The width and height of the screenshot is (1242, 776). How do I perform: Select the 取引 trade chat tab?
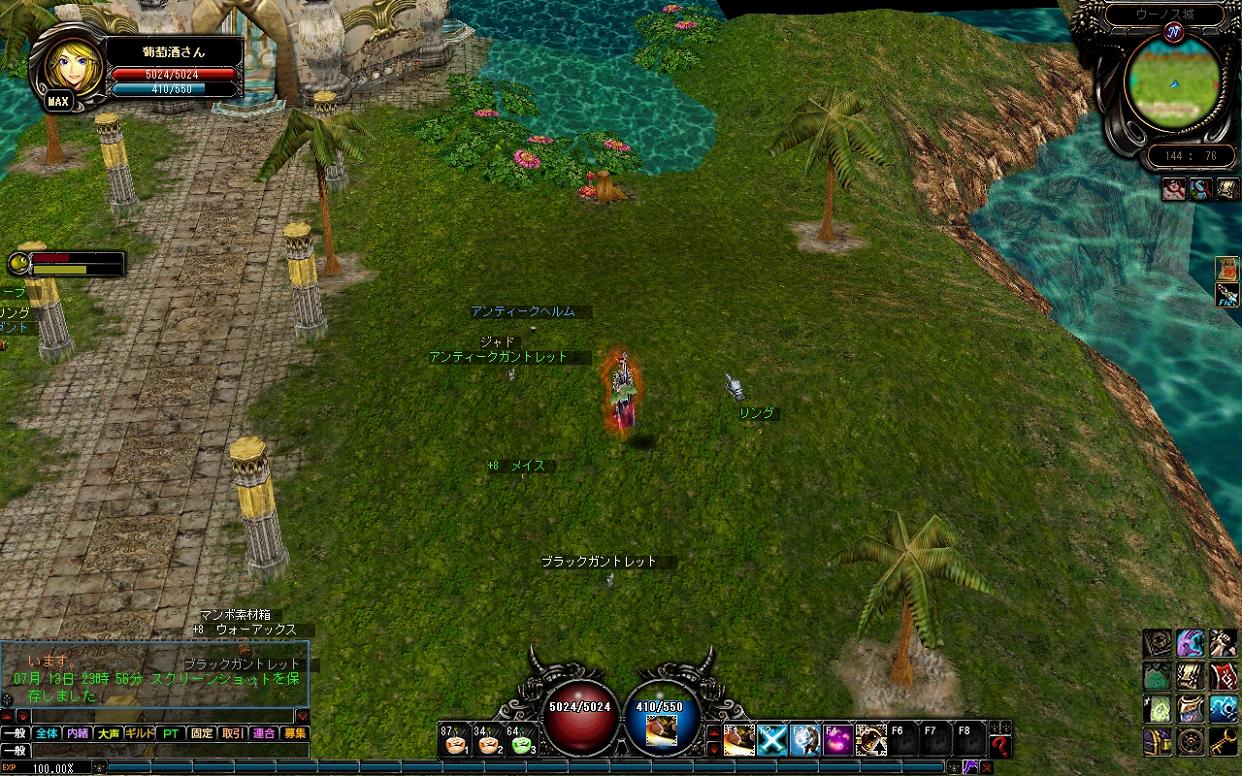click(x=232, y=733)
